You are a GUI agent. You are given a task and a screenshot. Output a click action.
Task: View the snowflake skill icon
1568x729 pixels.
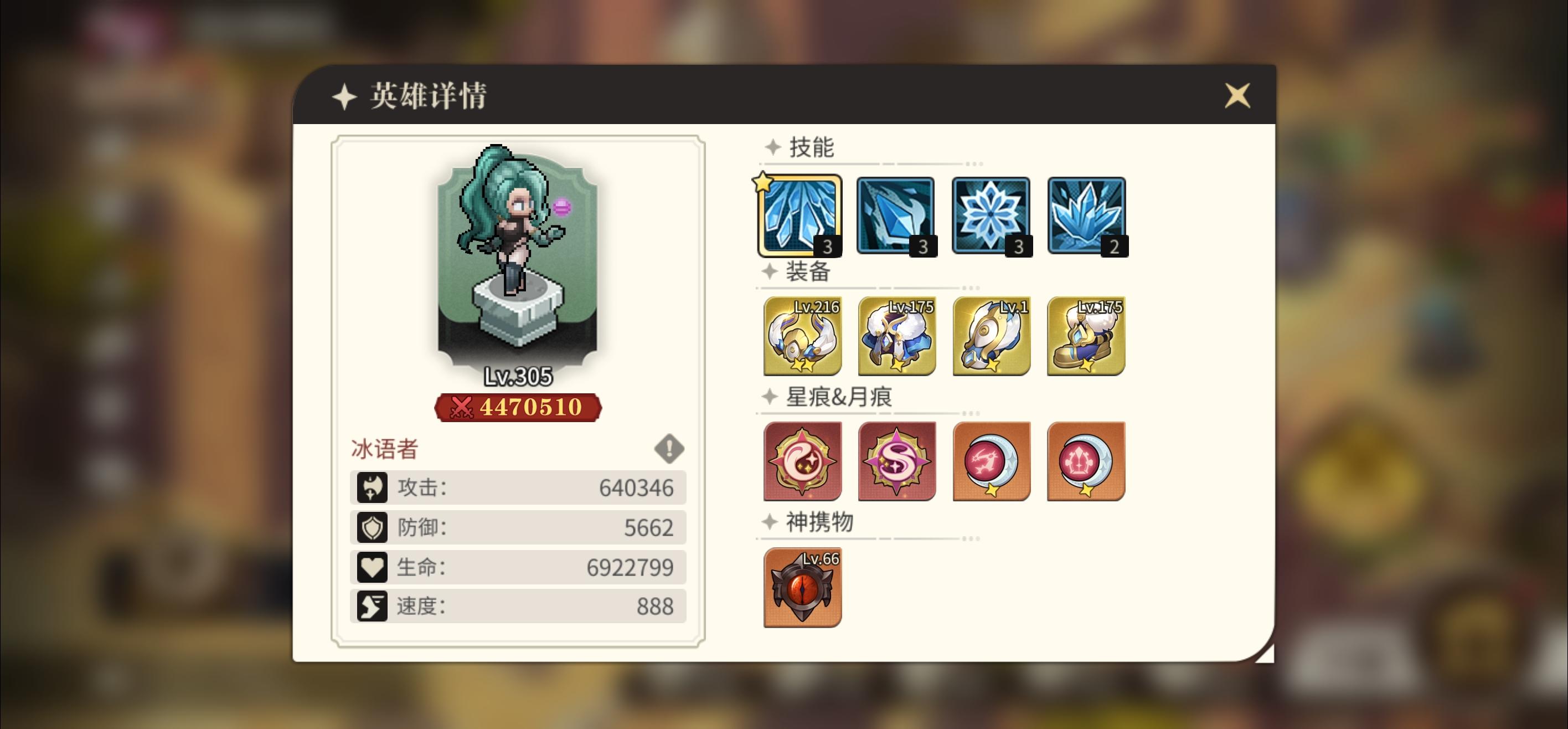[x=991, y=216]
